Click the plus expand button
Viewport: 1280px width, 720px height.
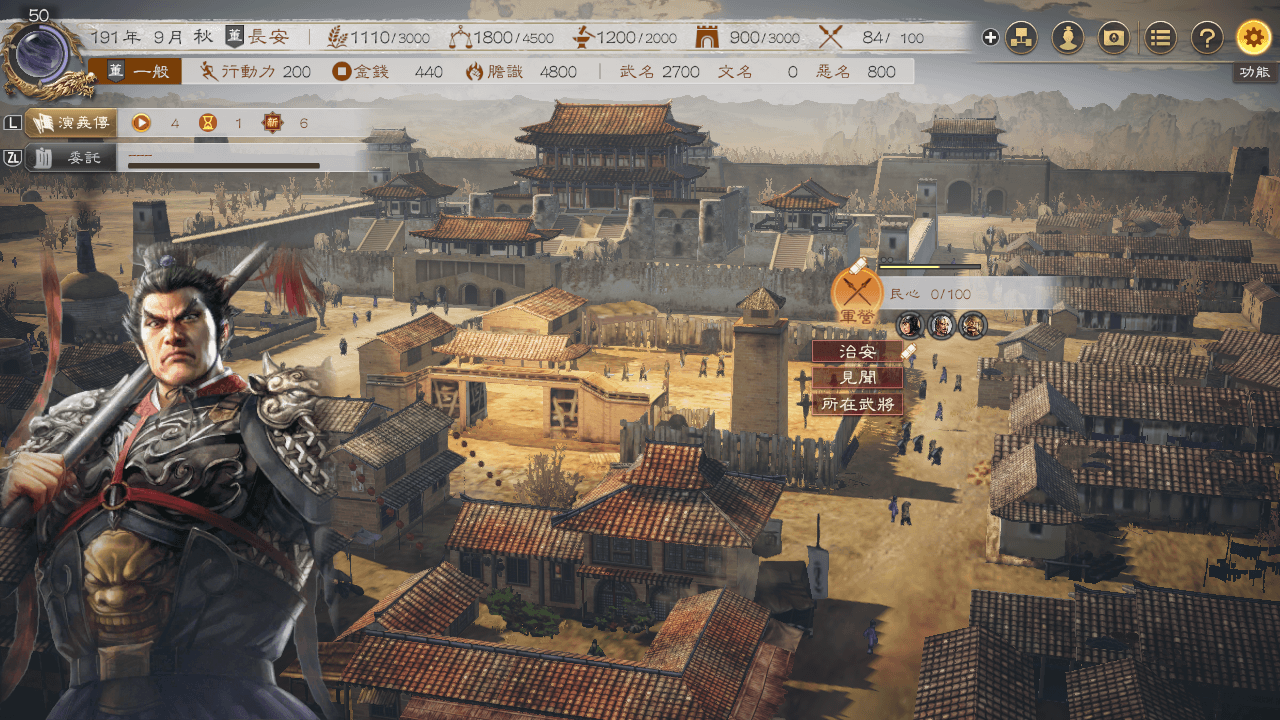990,38
